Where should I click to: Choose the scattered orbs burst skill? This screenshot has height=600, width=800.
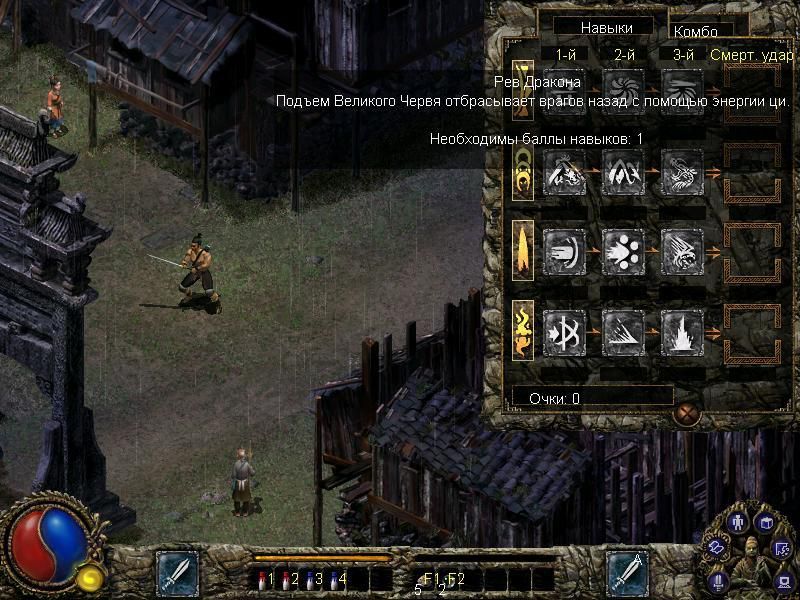(623, 250)
